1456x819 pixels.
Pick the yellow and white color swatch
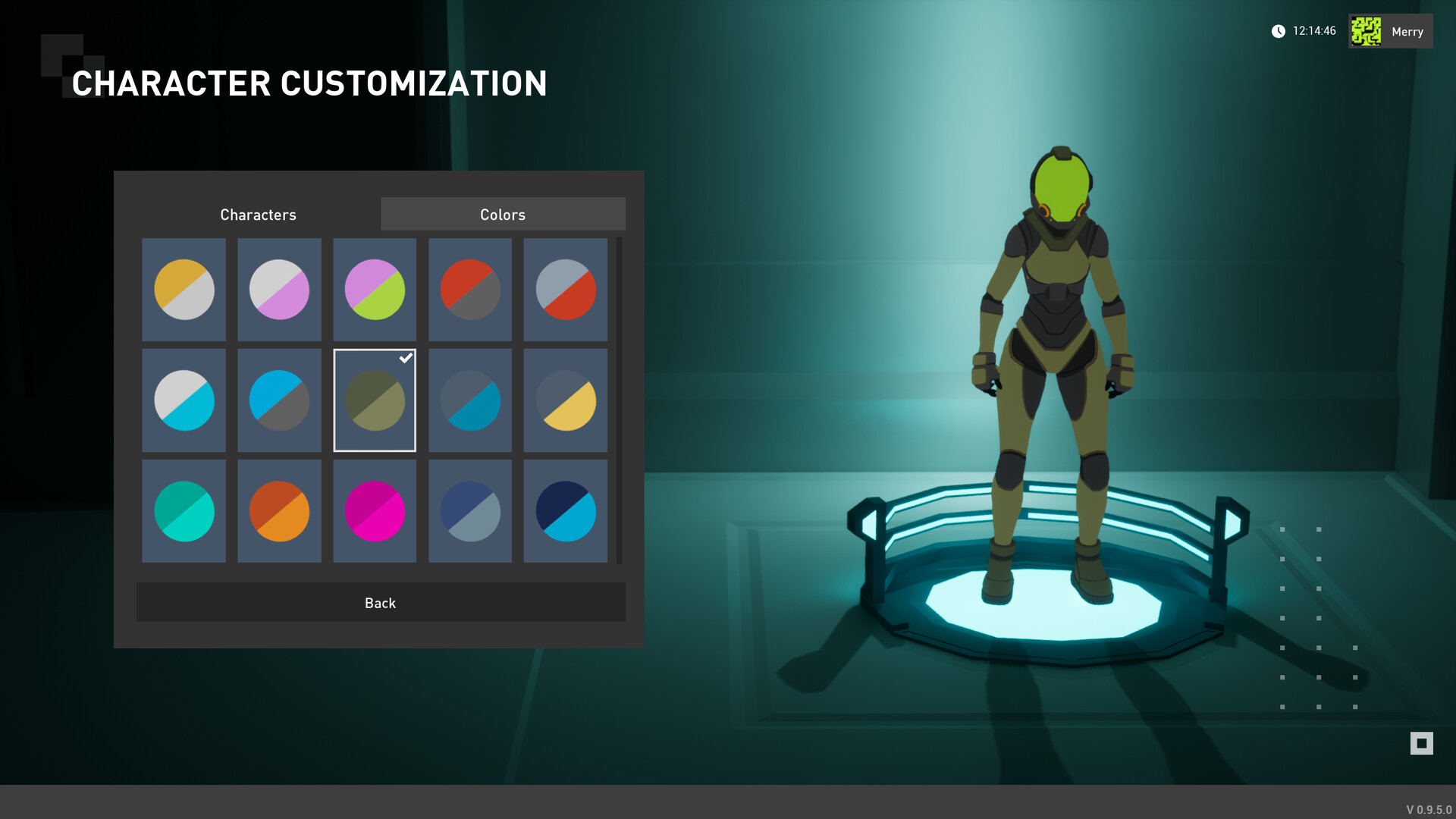pos(184,290)
